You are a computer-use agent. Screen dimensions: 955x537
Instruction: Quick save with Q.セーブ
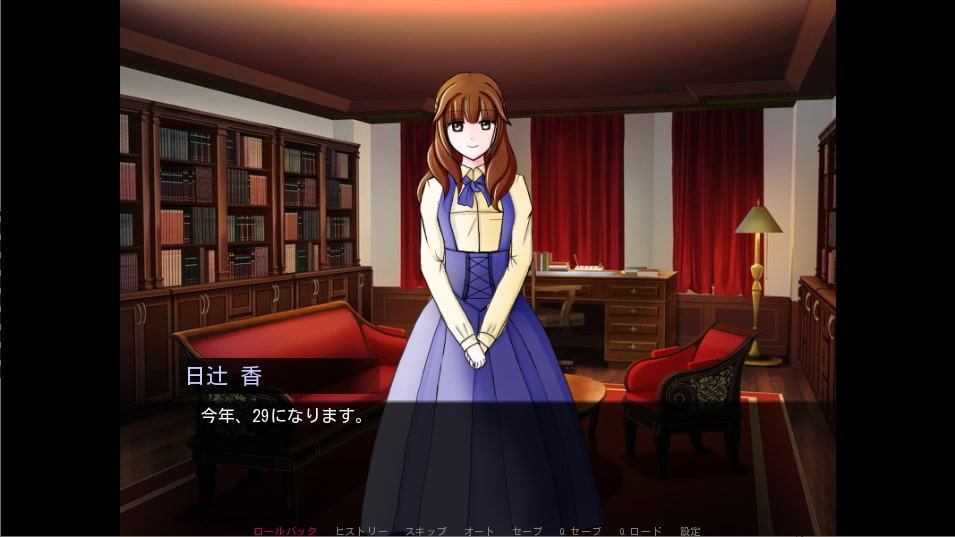pos(579,531)
